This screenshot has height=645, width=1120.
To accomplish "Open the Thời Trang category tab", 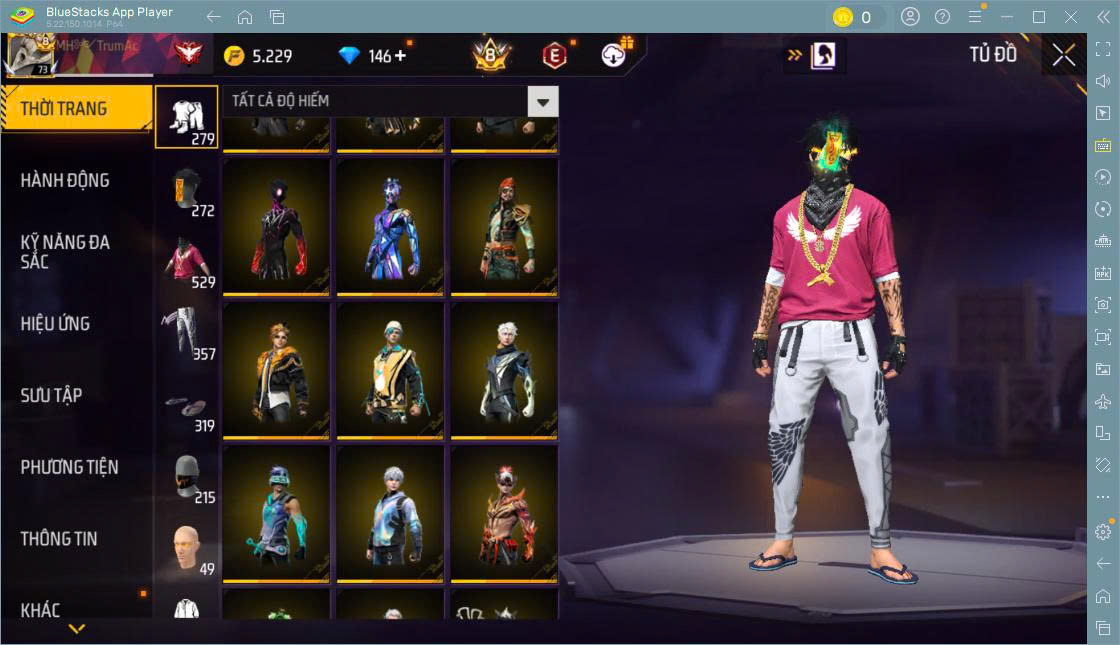I will coord(66,109).
